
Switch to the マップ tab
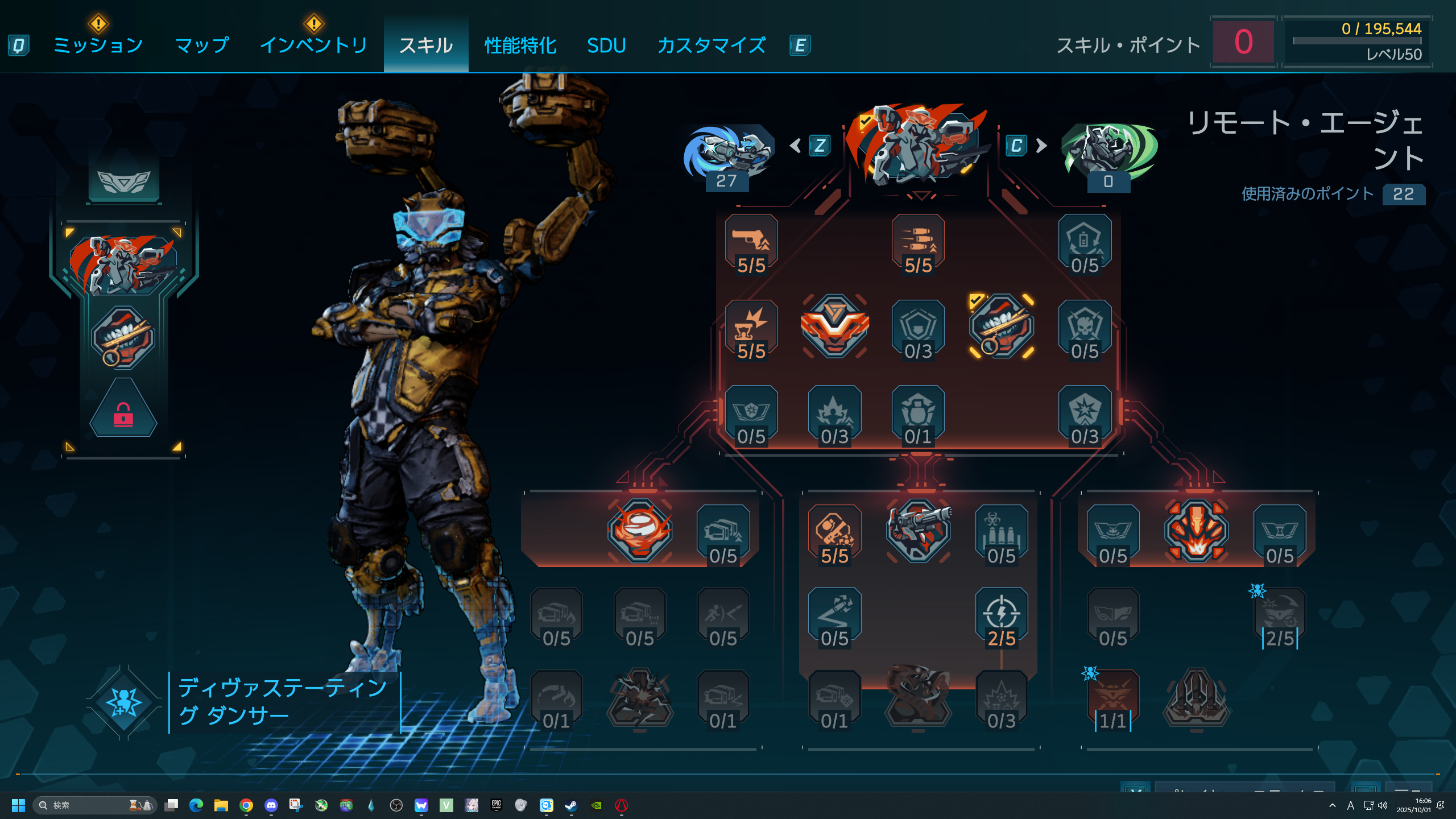(202, 45)
